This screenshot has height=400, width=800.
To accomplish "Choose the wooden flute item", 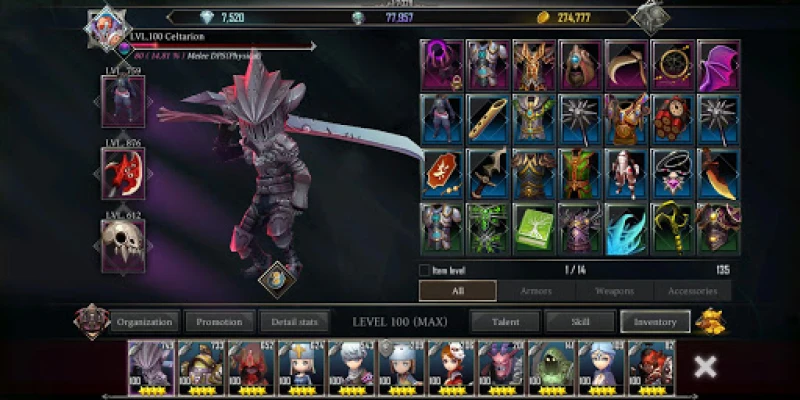I will pos(487,119).
